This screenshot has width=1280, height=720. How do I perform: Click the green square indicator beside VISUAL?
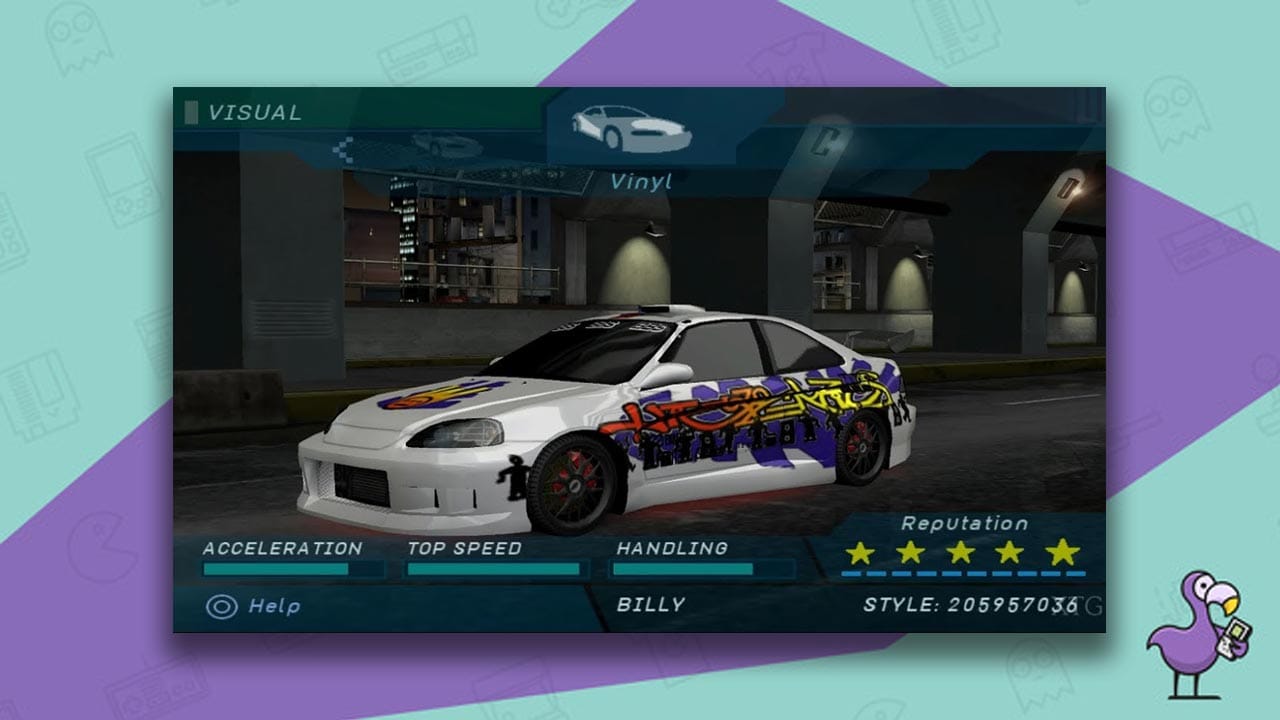click(x=192, y=113)
